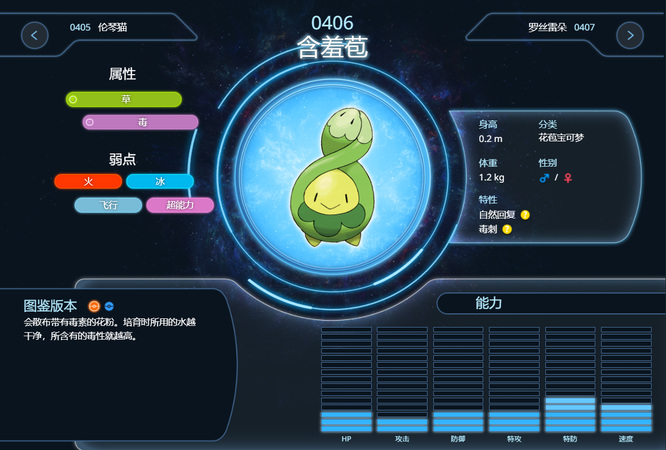Screen dimensions: 666x450
Task: Choose the blue 冰 weakness pill
Action: click(160, 181)
